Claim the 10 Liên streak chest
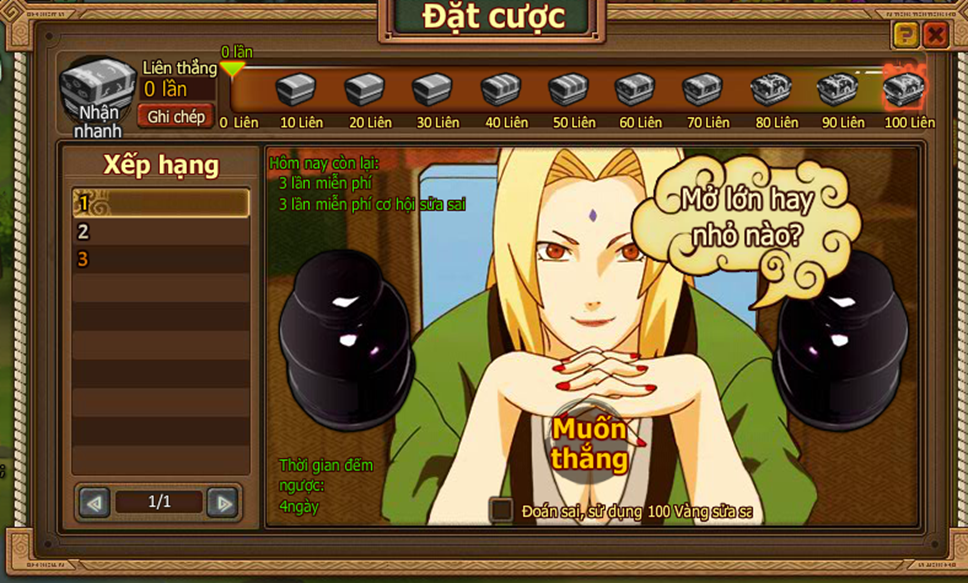The image size is (968, 583). [297, 91]
